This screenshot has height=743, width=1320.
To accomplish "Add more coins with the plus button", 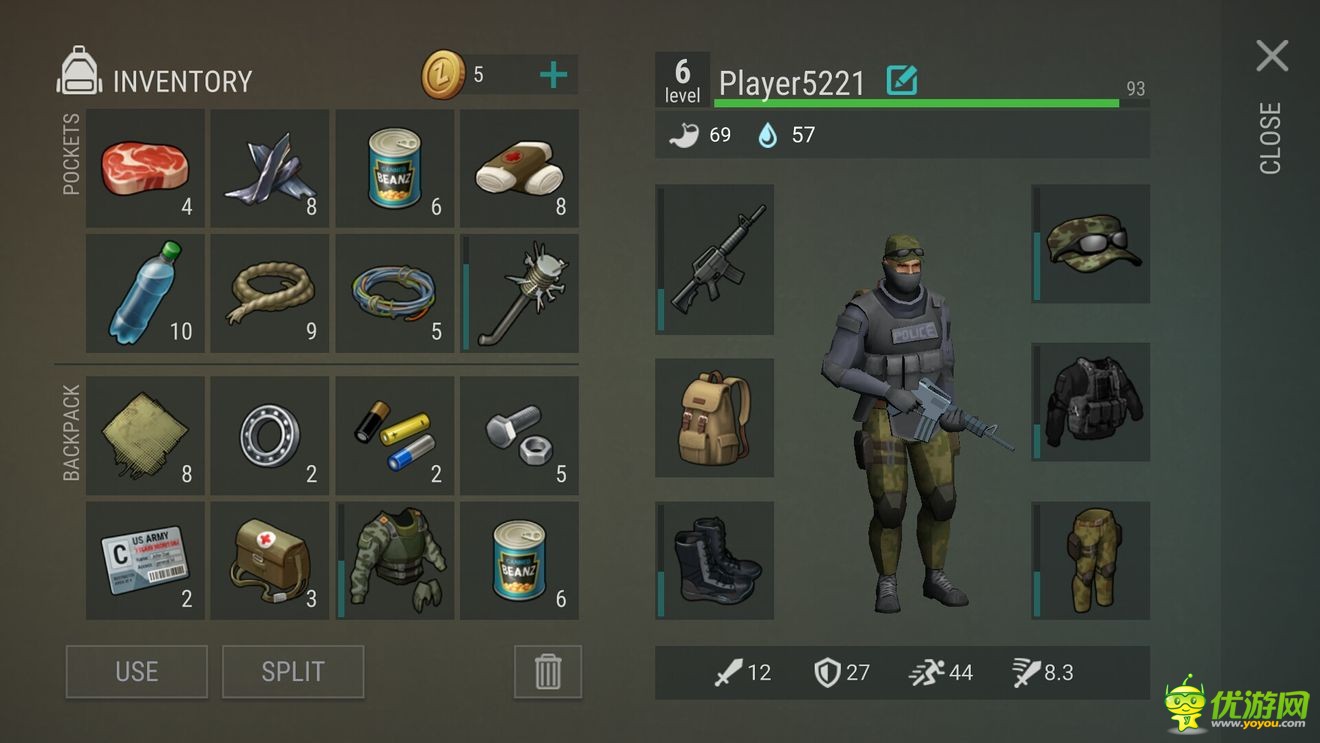I will [553, 75].
